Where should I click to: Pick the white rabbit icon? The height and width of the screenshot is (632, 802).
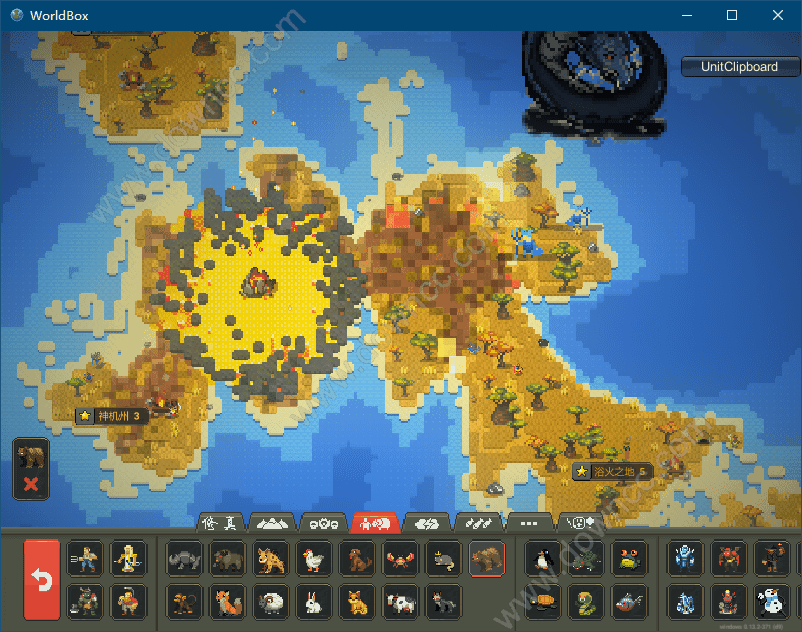coord(315,601)
